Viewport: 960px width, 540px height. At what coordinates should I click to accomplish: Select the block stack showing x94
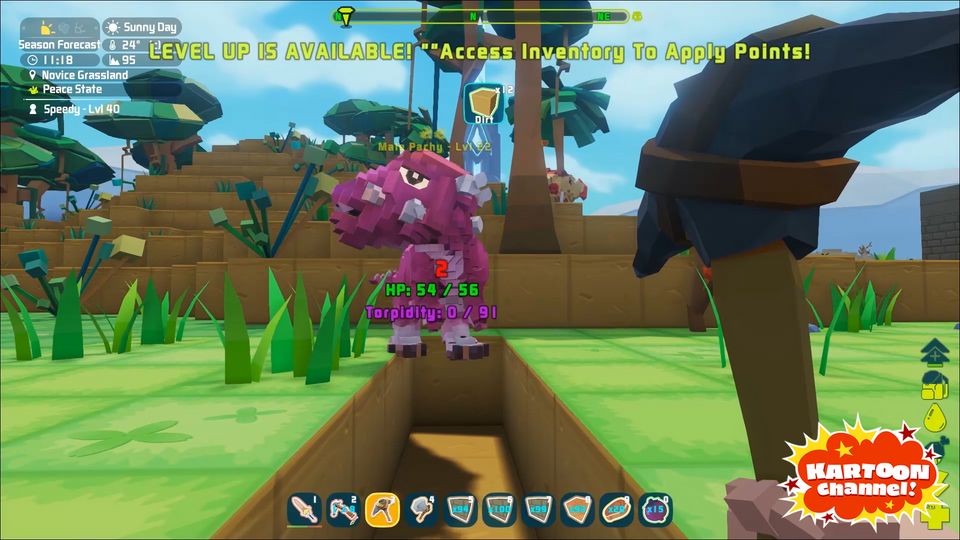tap(460, 510)
